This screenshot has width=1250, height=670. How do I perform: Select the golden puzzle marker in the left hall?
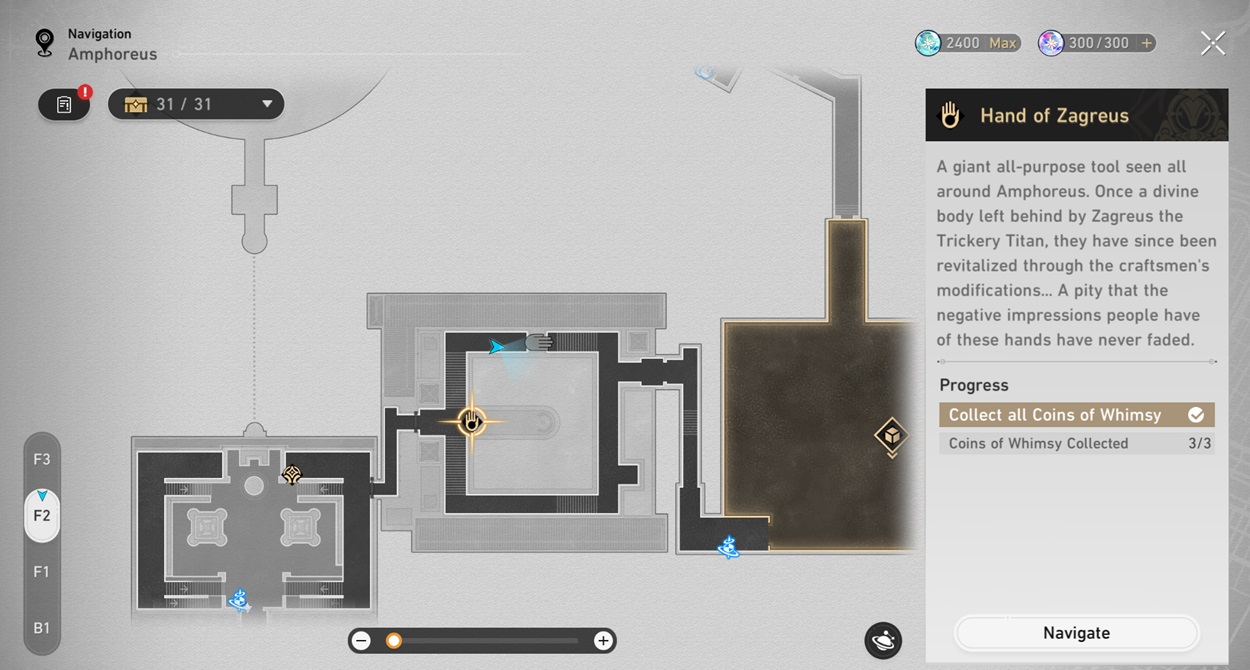(x=292, y=476)
